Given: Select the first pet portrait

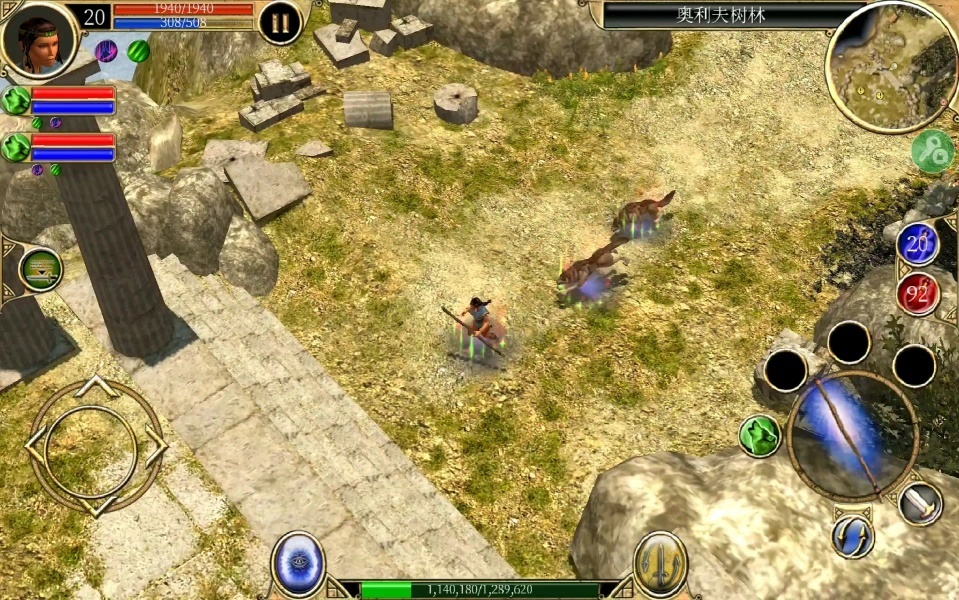Looking at the screenshot, I should [x=16, y=100].
